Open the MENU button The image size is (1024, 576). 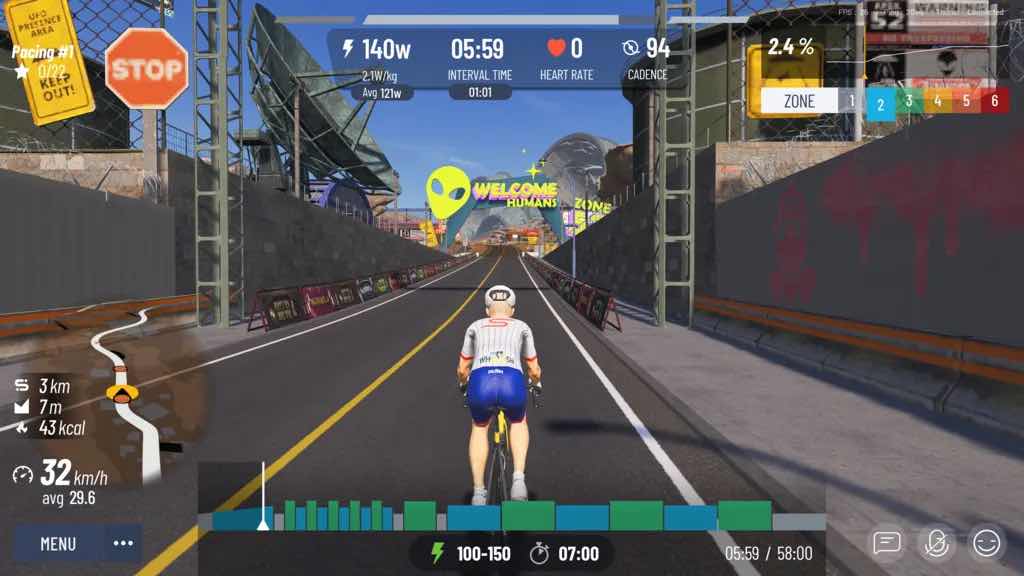point(58,544)
